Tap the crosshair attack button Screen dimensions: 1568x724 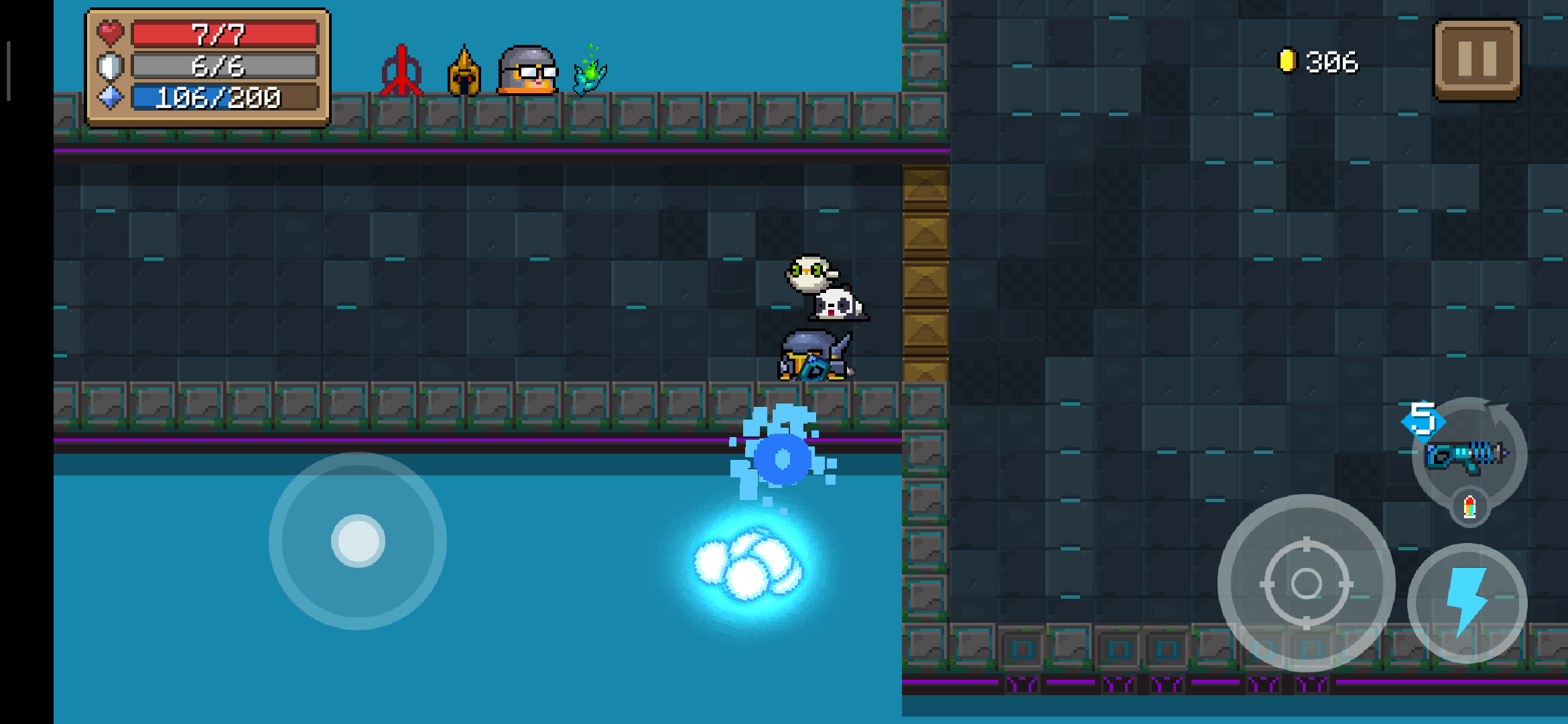(1306, 583)
